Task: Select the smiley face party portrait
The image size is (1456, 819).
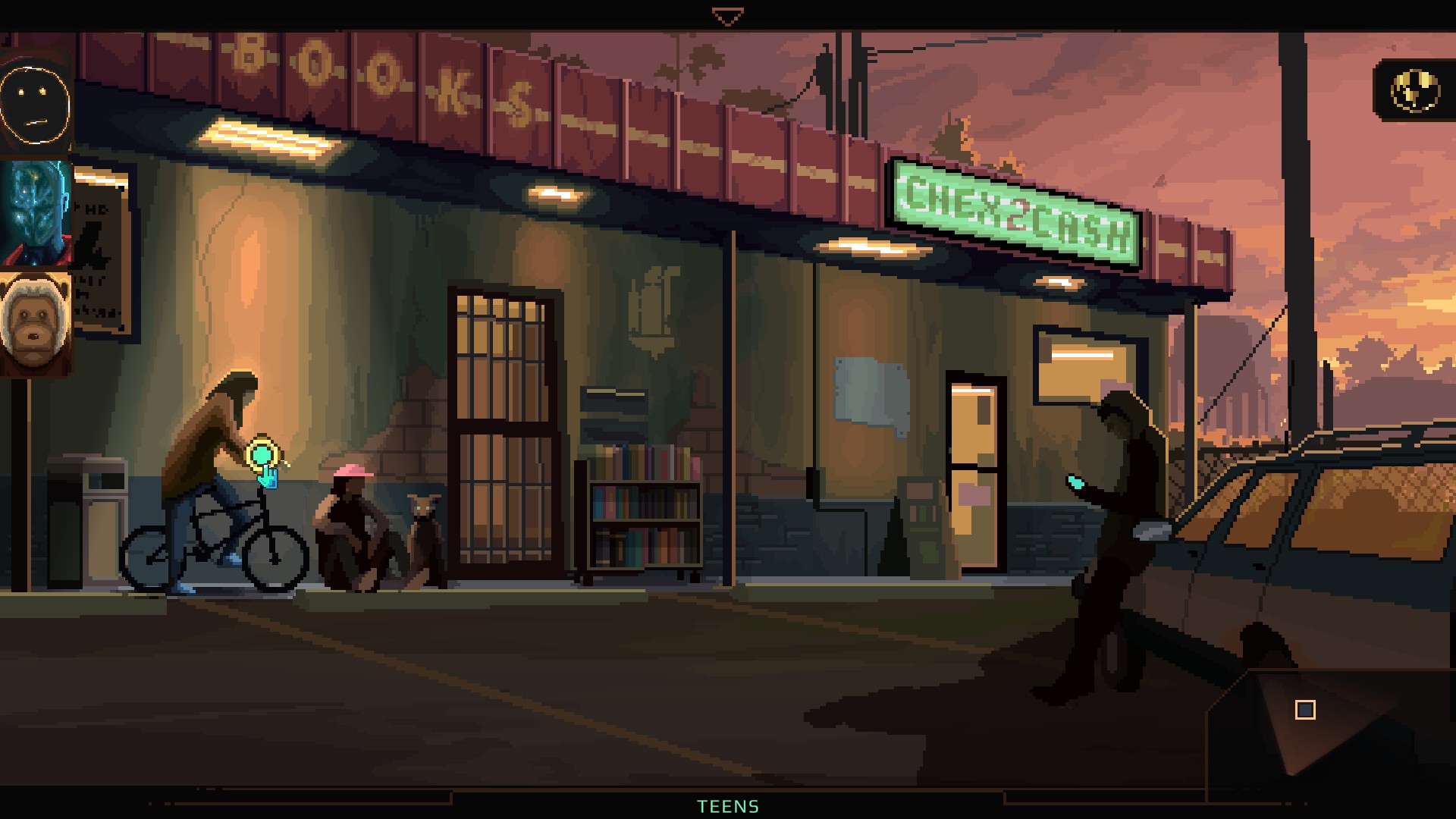Action: [x=36, y=104]
